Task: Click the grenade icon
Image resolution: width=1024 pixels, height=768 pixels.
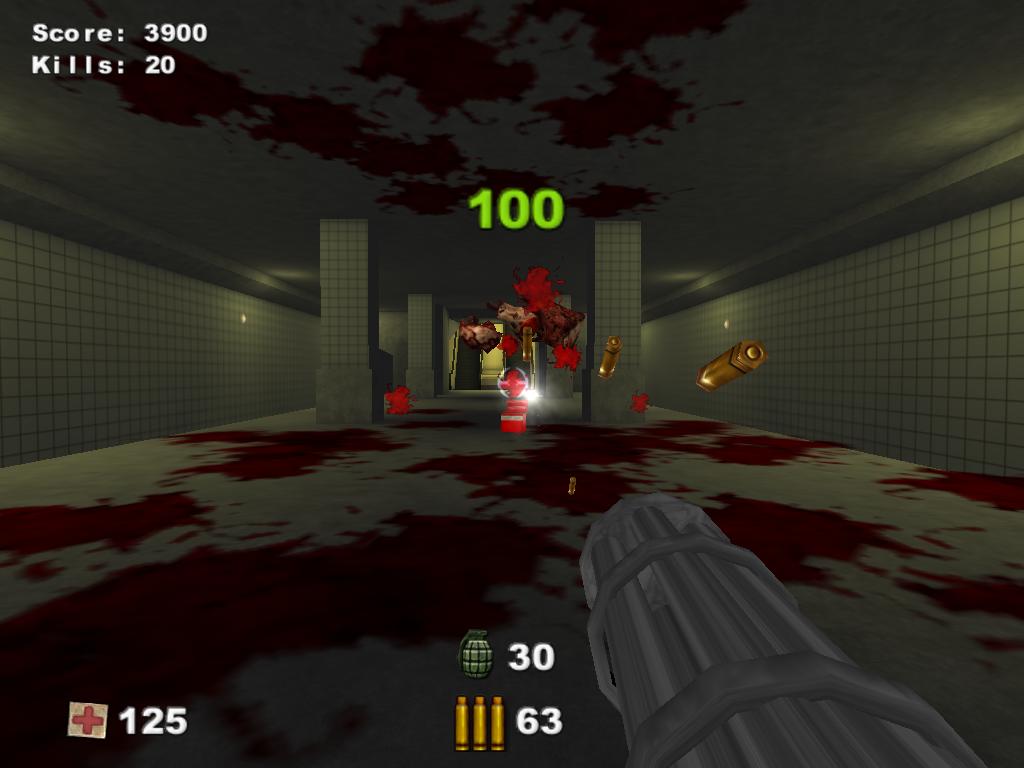Action: click(x=476, y=655)
